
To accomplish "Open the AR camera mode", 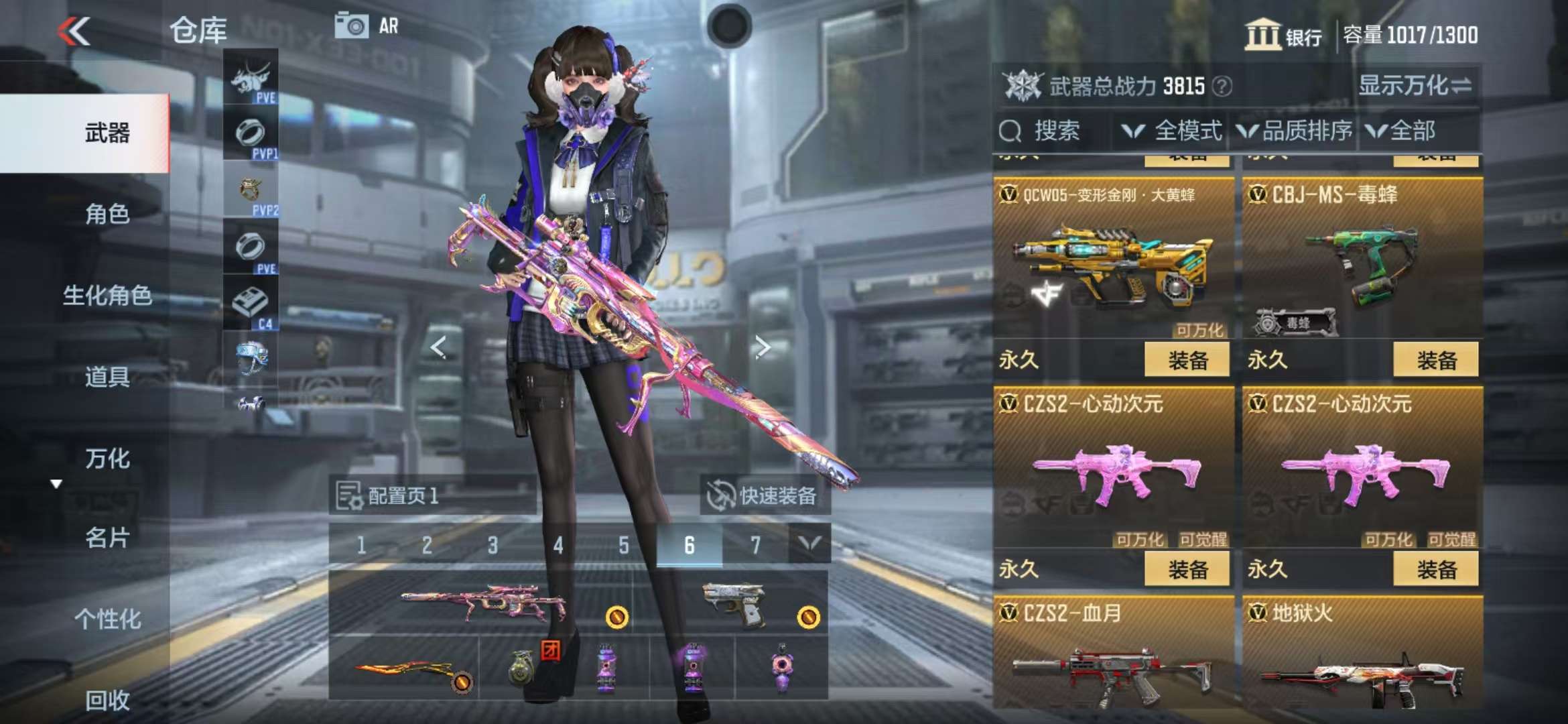I will click(x=367, y=26).
